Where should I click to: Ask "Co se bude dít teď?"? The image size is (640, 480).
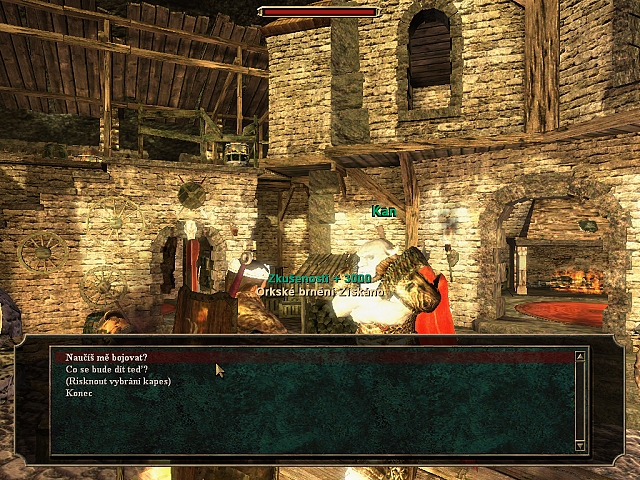pyautogui.click(x=107, y=369)
